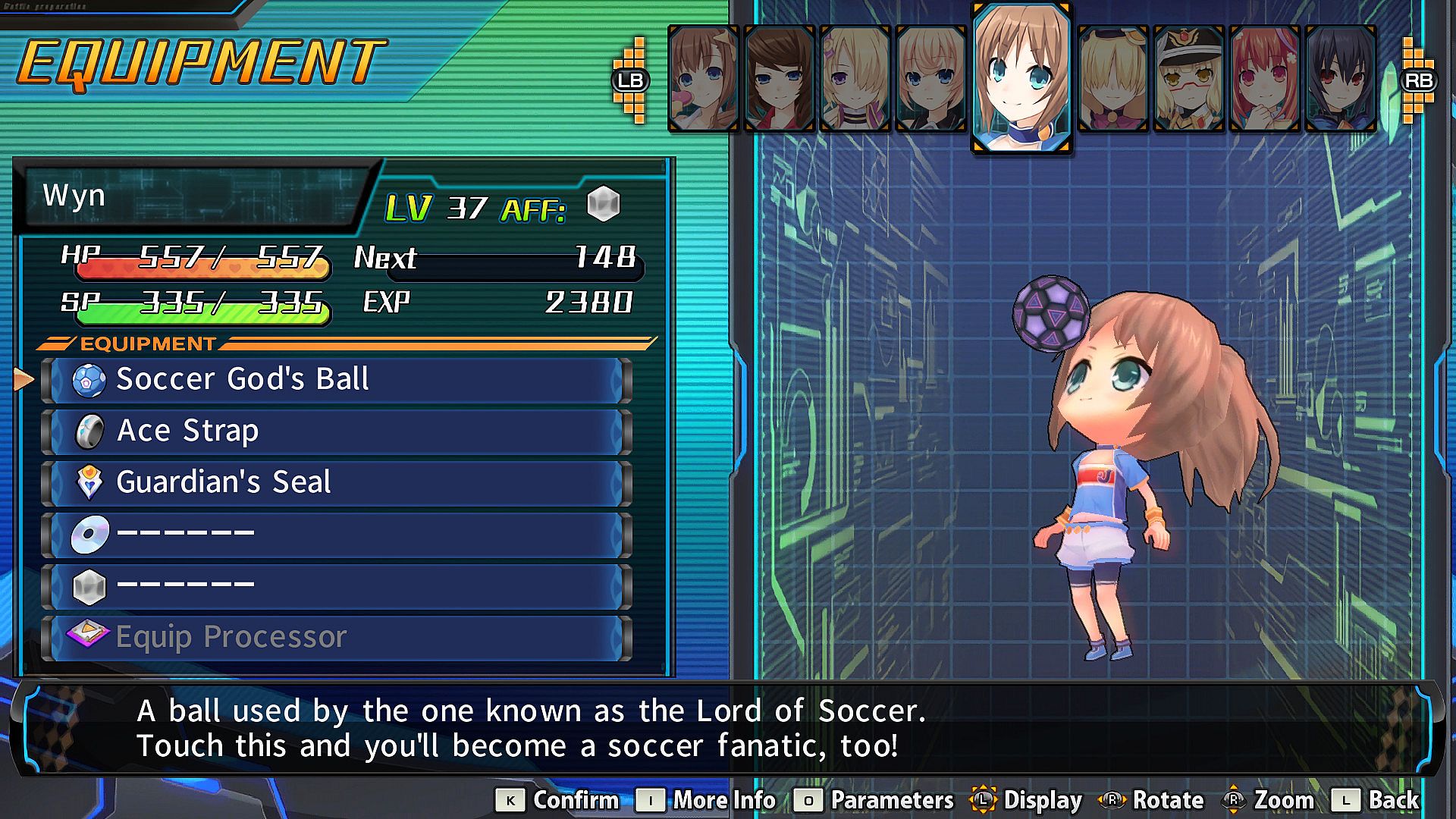1456x819 pixels.
Task: Choose the blonde purple-eyed character portrait
Action: coord(855,79)
